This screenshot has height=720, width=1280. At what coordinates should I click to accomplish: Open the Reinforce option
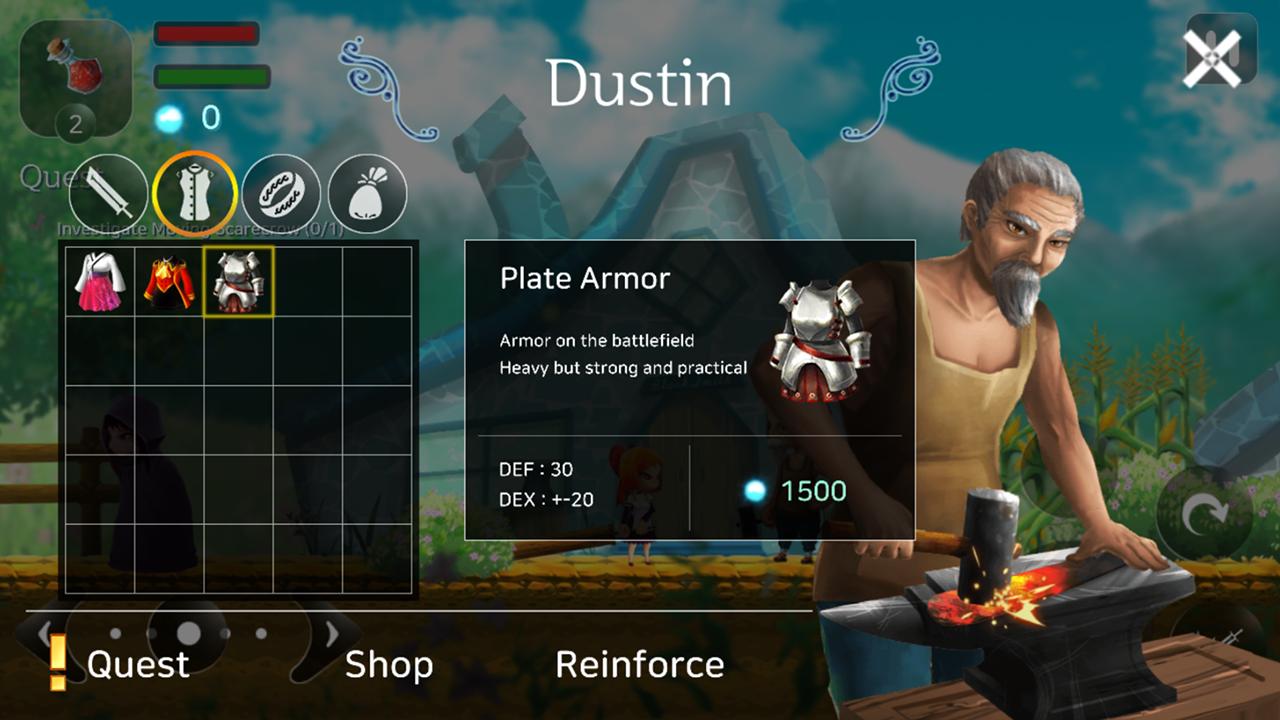click(x=639, y=664)
